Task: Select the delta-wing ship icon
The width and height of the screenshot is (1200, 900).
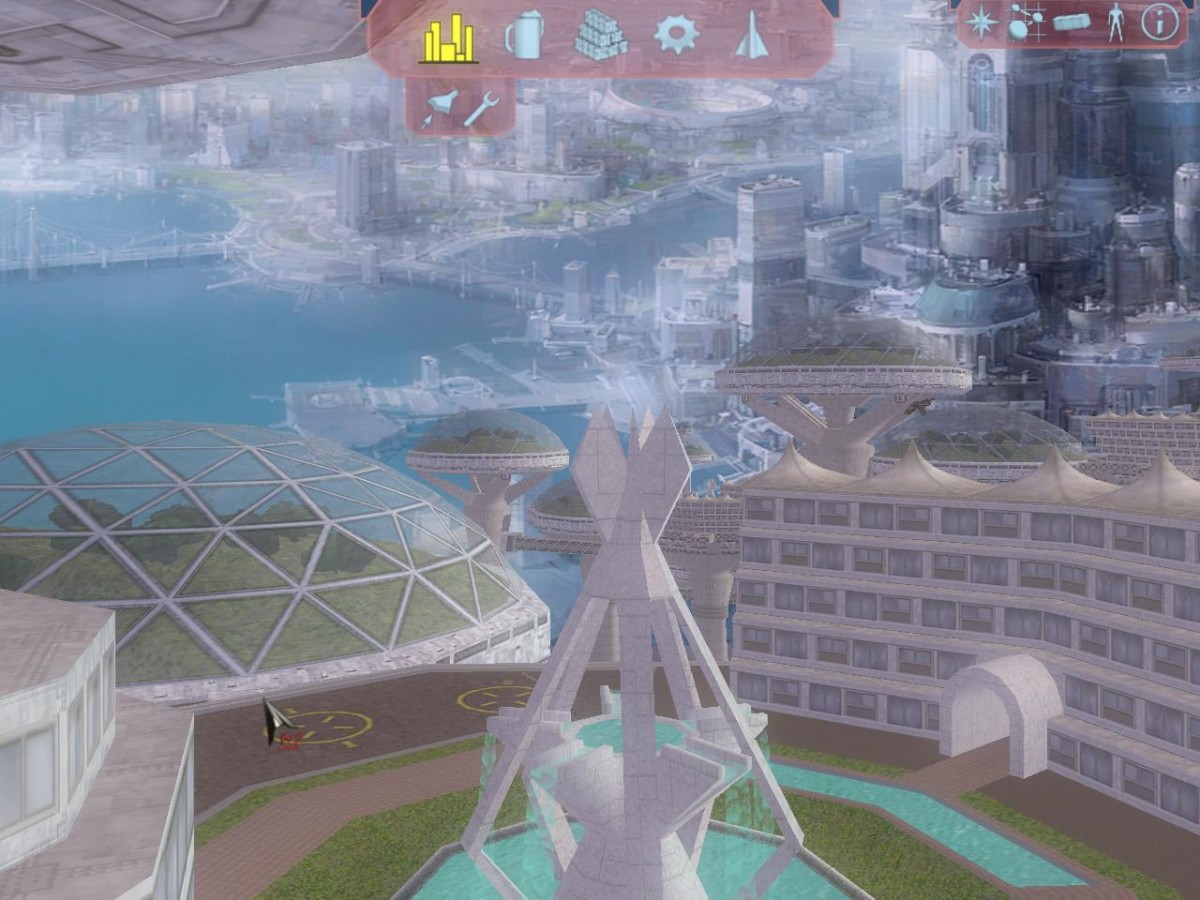Action: click(x=751, y=35)
